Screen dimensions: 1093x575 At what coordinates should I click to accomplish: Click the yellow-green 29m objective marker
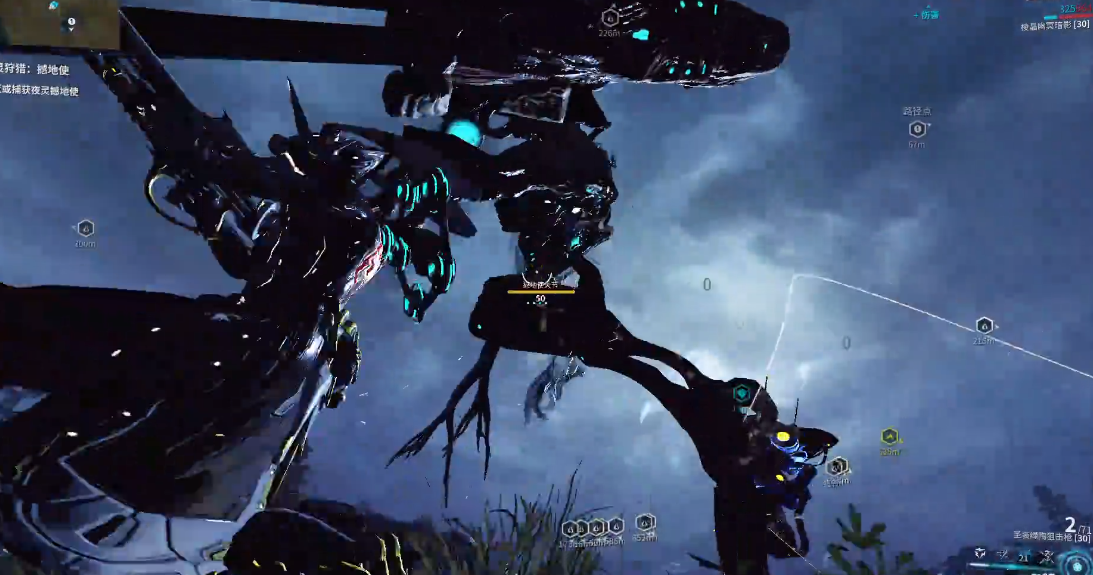pos(889,436)
